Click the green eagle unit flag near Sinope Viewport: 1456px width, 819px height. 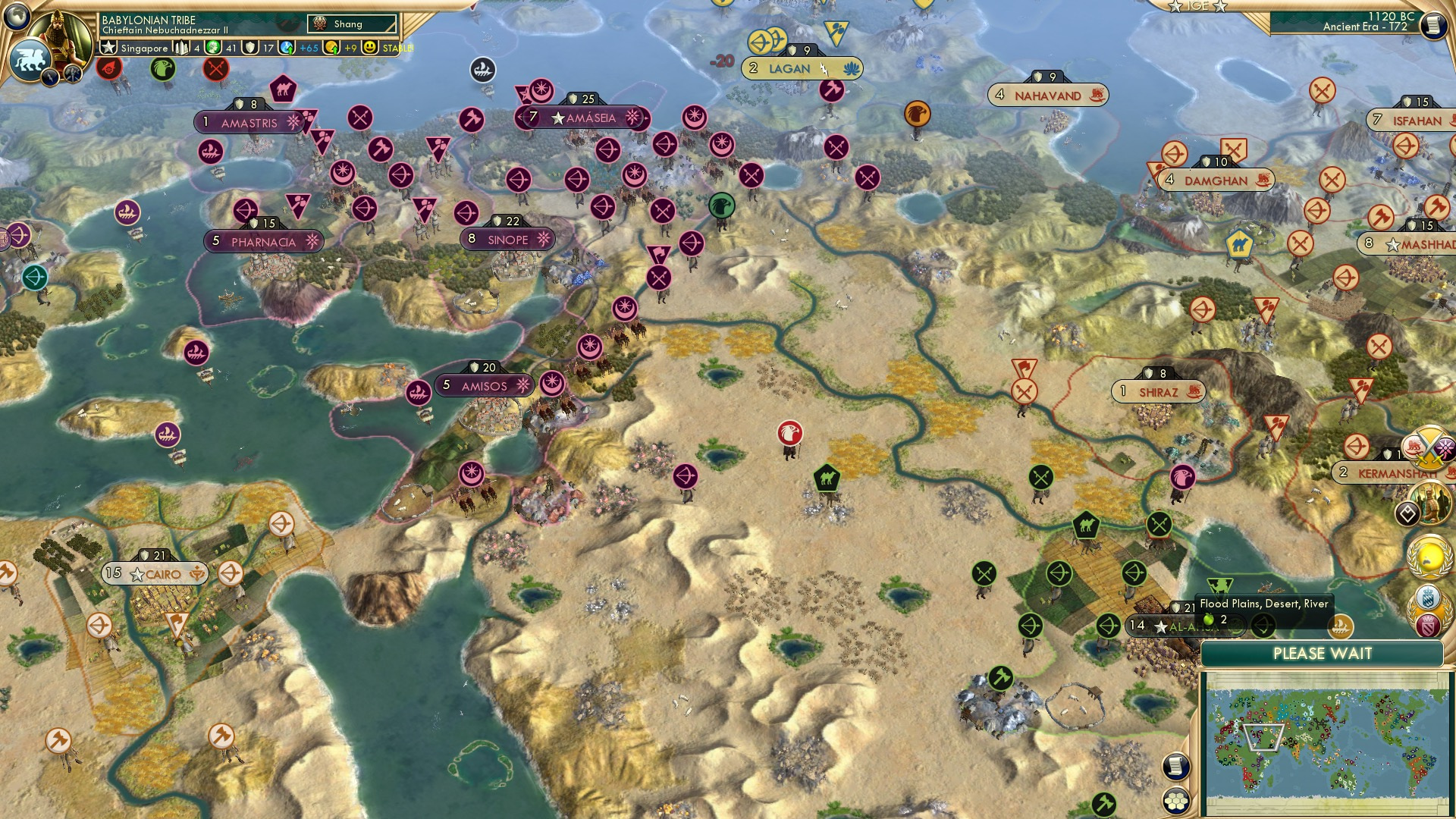[x=721, y=205]
